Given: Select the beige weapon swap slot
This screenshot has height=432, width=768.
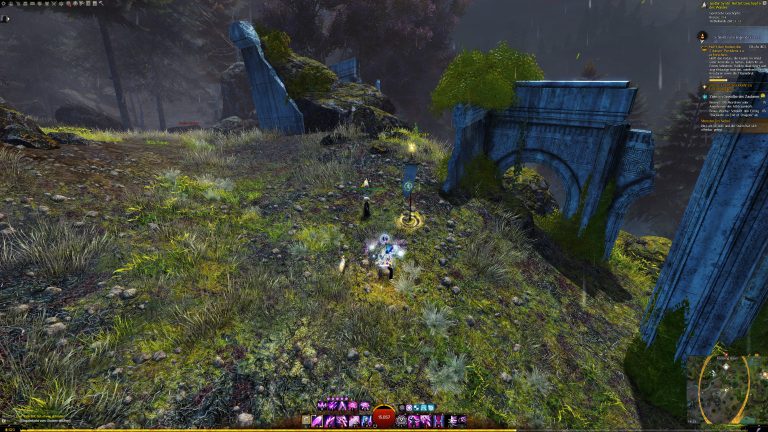Looking at the screenshot, I should pos(307,421).
